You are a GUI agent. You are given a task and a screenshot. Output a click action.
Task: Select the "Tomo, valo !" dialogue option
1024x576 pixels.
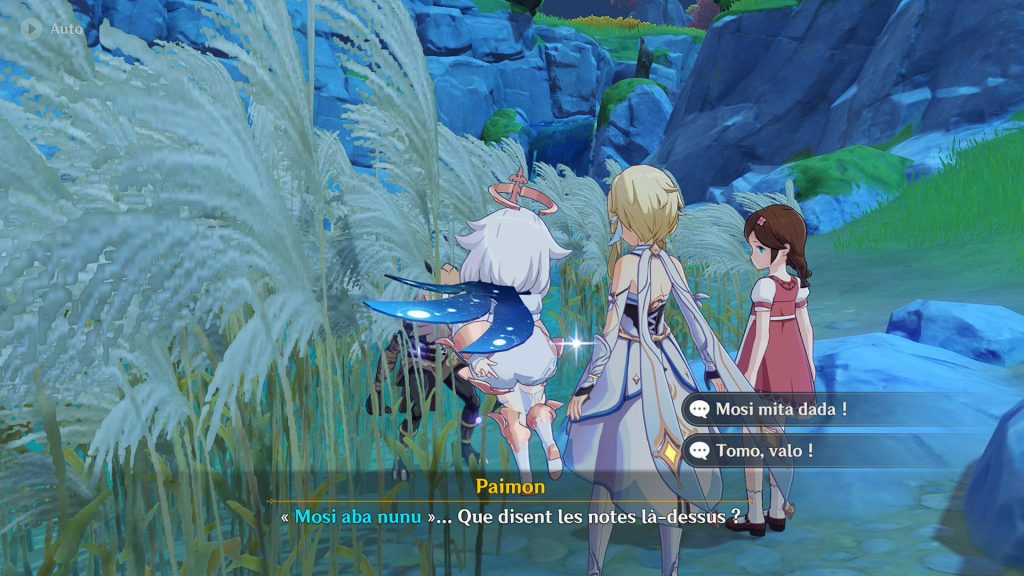click(x=765, y=451)
